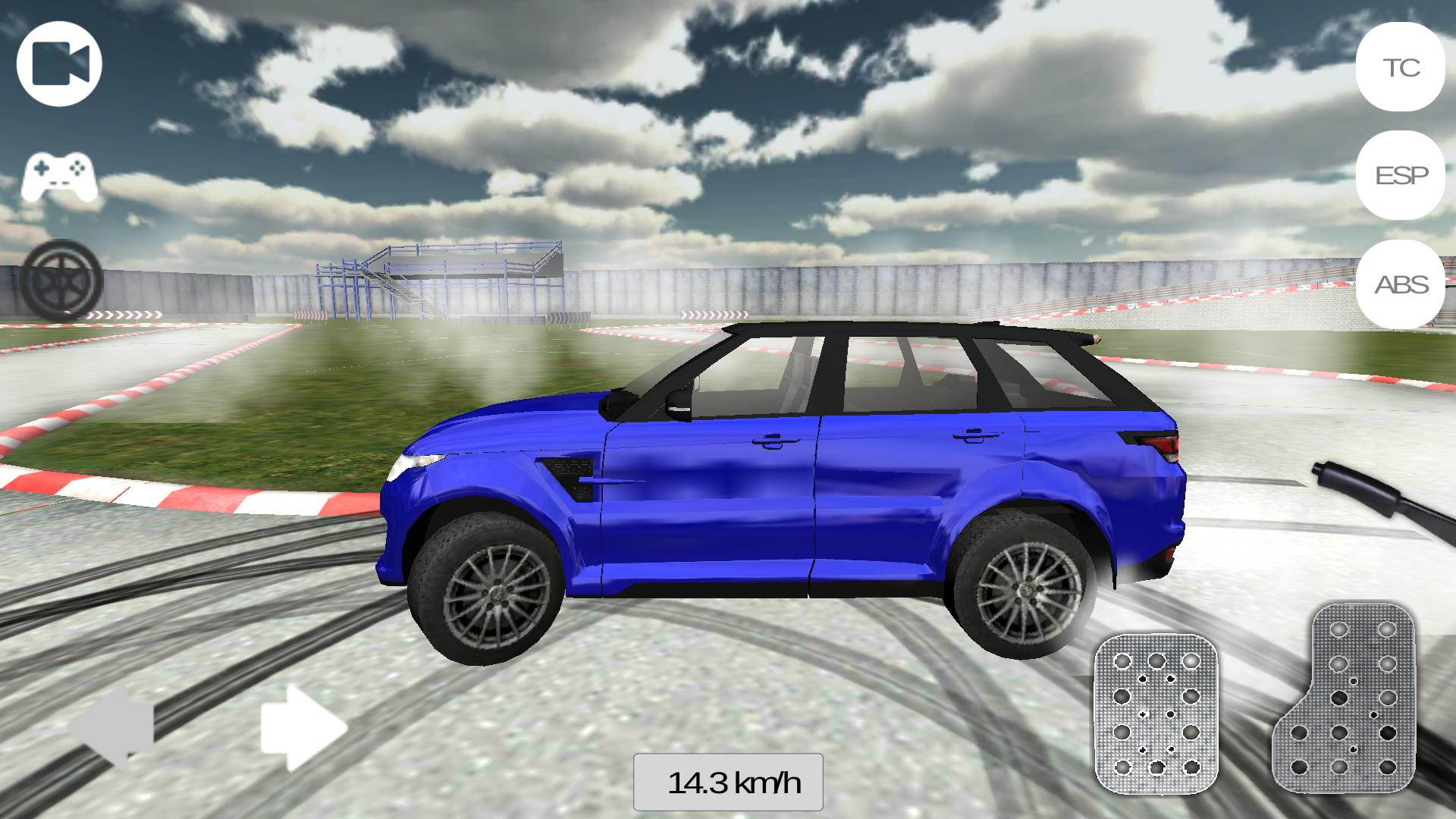The image size is (1456, 819).
Task: Switch camera view using the camera icon
Action: click(59, 63)
